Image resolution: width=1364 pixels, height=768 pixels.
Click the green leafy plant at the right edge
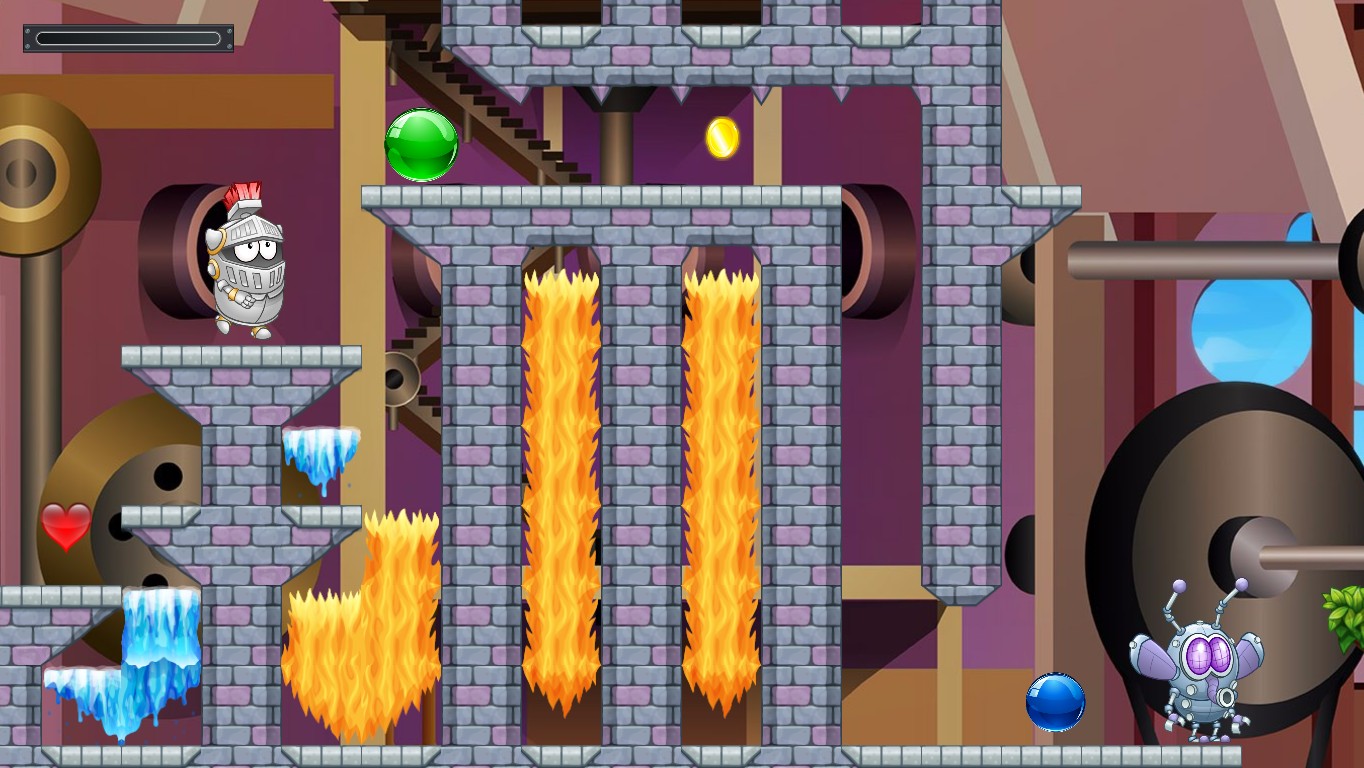click(x=1345, y=610)
